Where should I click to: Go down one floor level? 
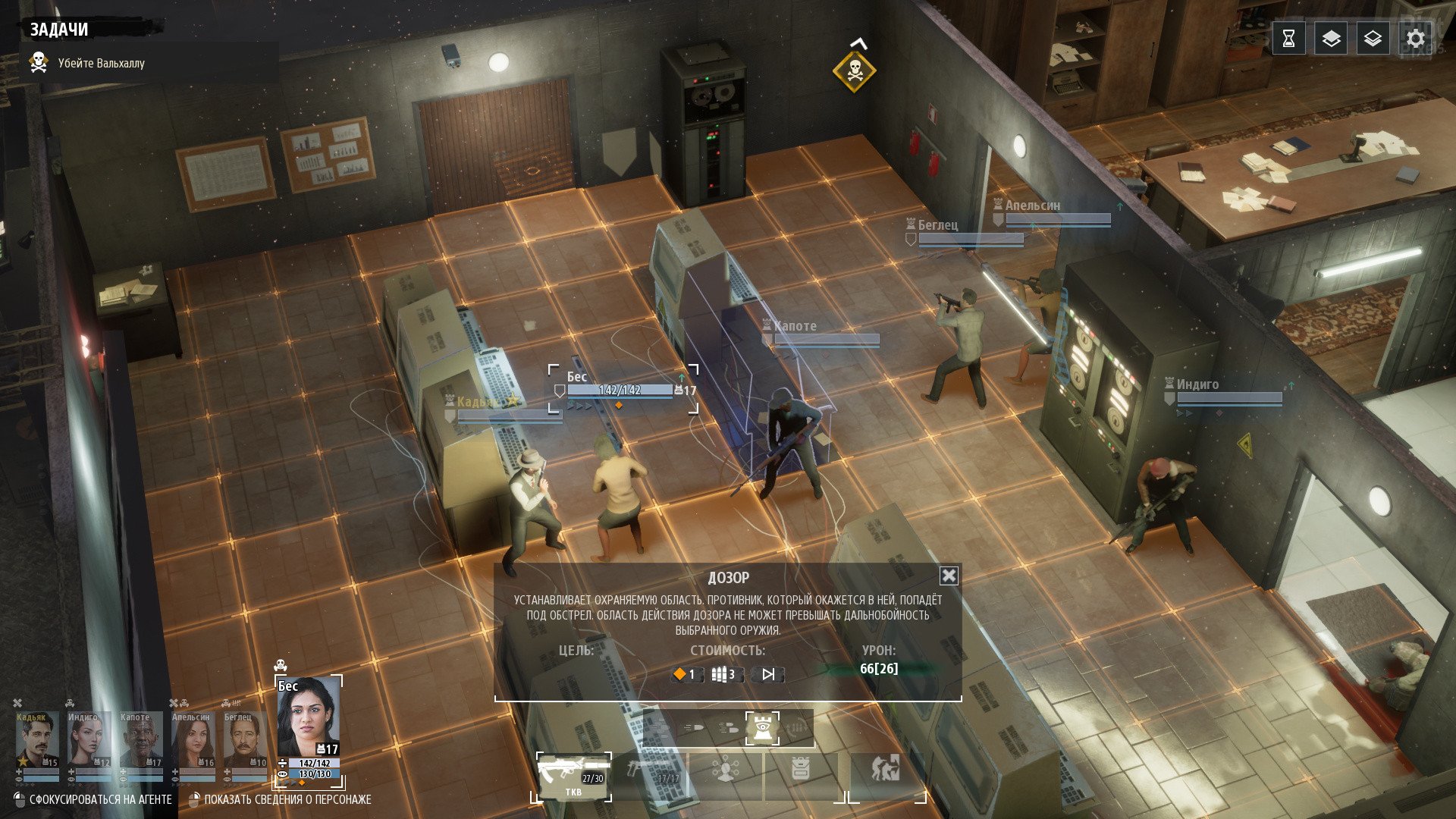point(1373,39)
